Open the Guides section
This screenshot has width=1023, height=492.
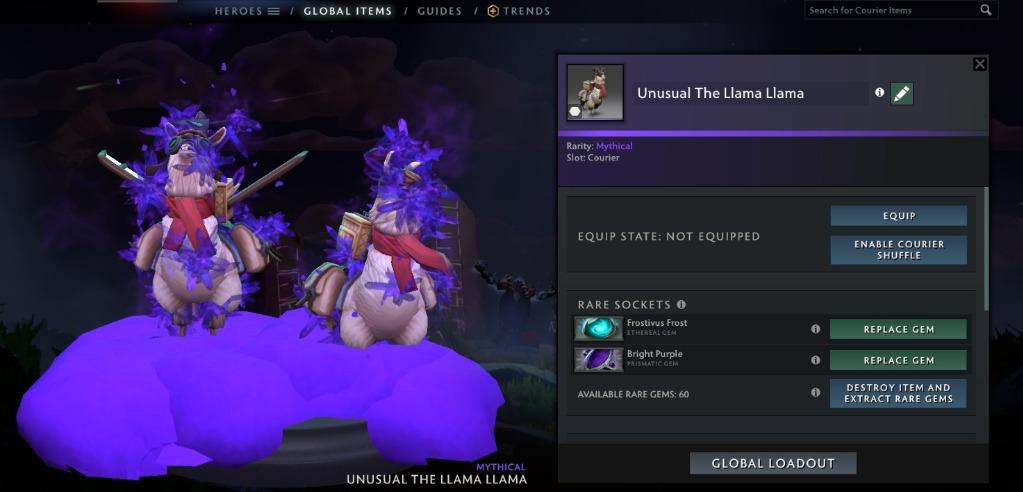pos(439,11)
